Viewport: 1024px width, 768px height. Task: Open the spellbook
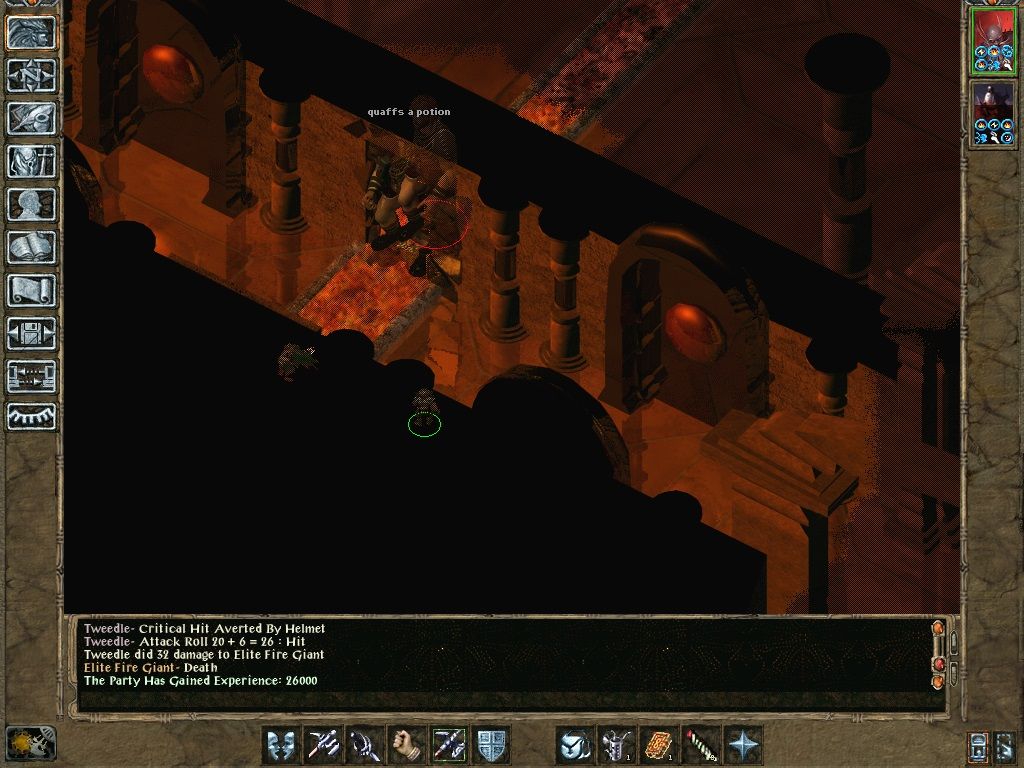coord(31,247)
